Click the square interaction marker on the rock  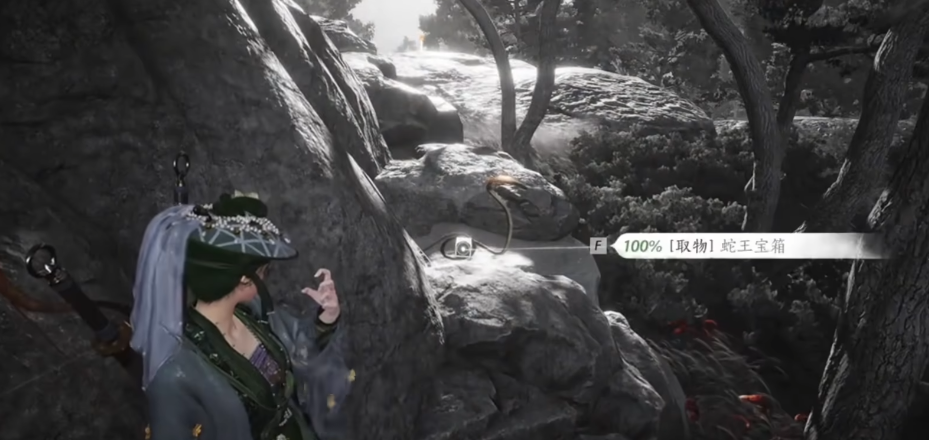(x=464, y=247)
